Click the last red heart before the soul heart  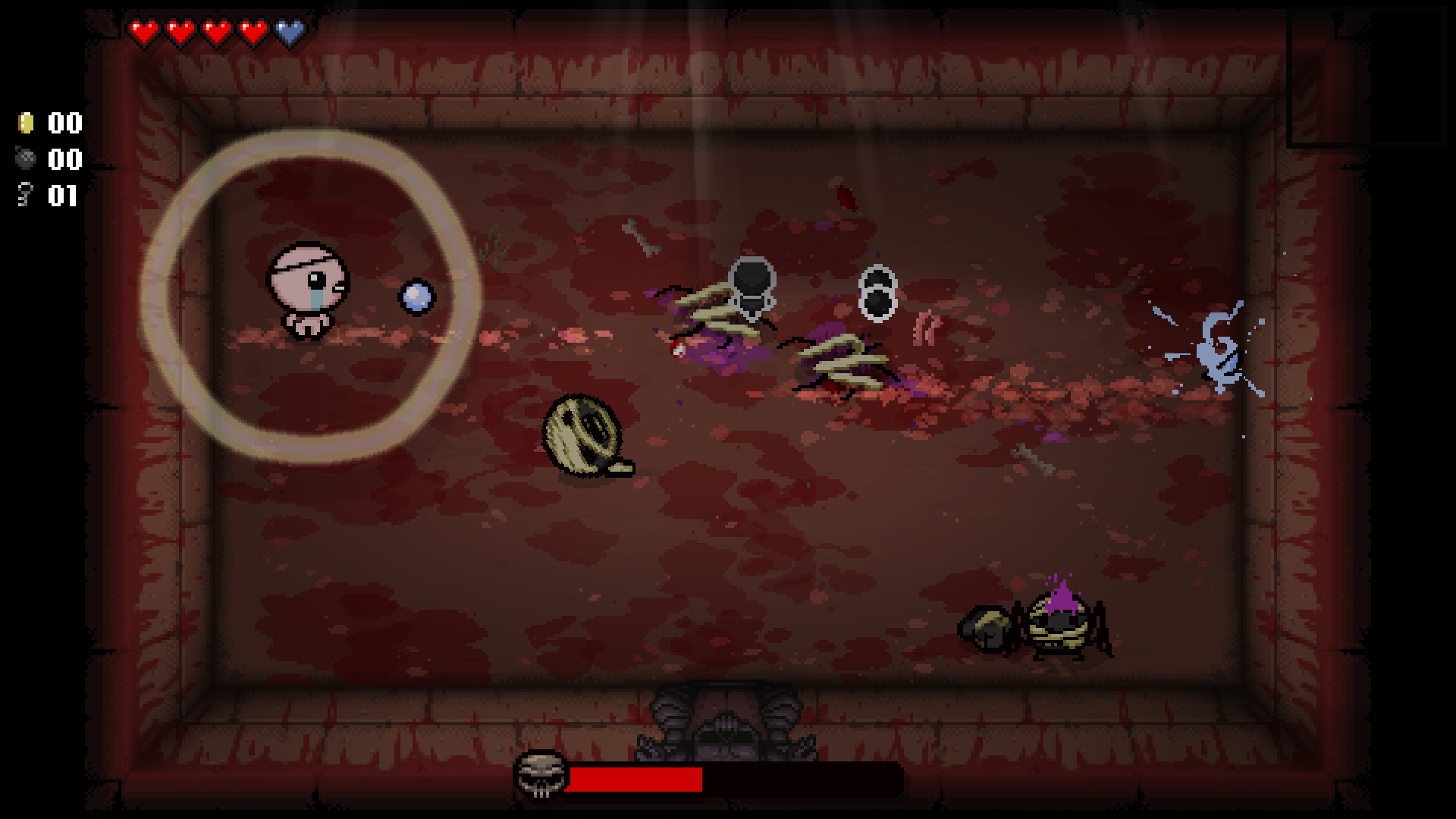pos(253,32)
